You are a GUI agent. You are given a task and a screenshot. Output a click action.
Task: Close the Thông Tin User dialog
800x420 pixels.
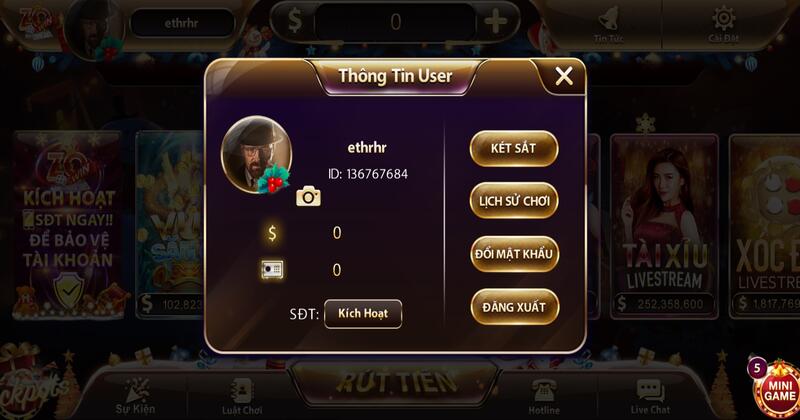point(564,76)
